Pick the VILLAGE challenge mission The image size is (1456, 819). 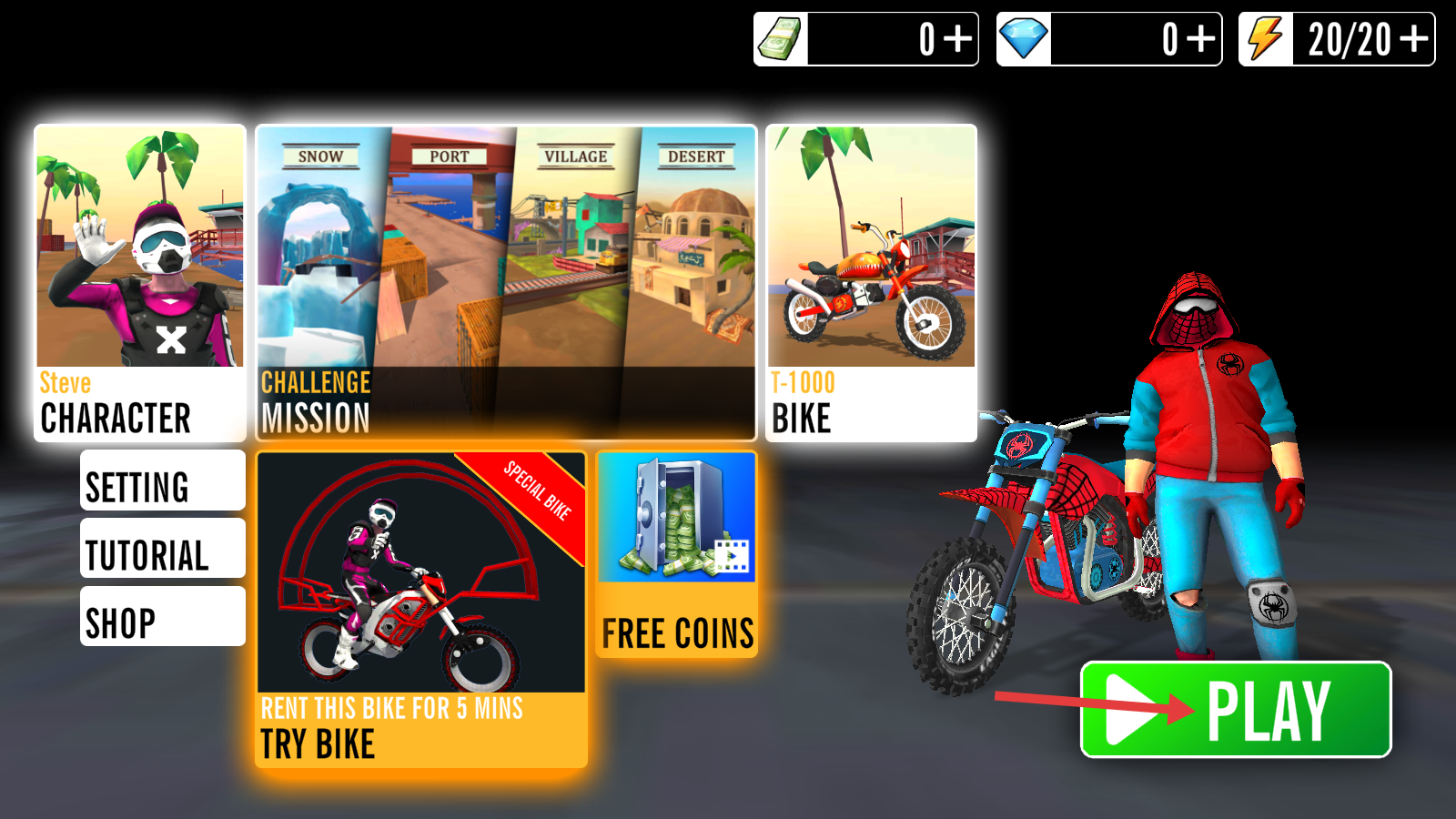(571, 264)
